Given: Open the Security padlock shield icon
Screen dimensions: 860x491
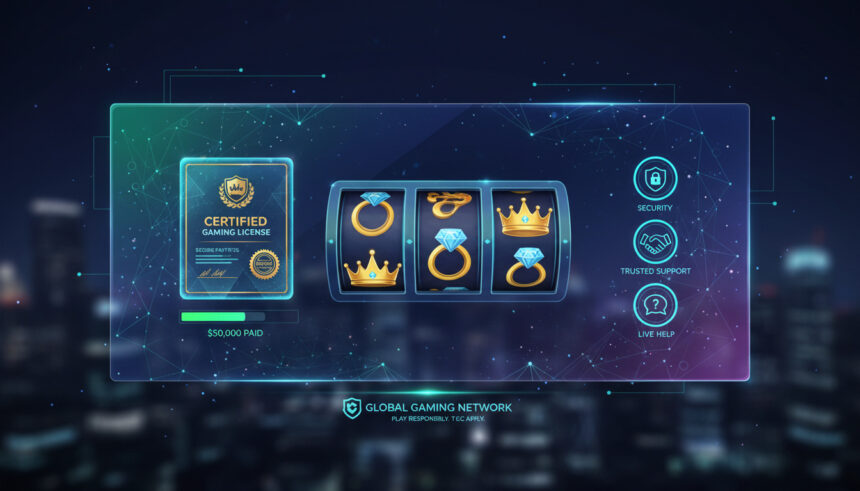Looking at the screenshot, I should click(x=655, y=178).
